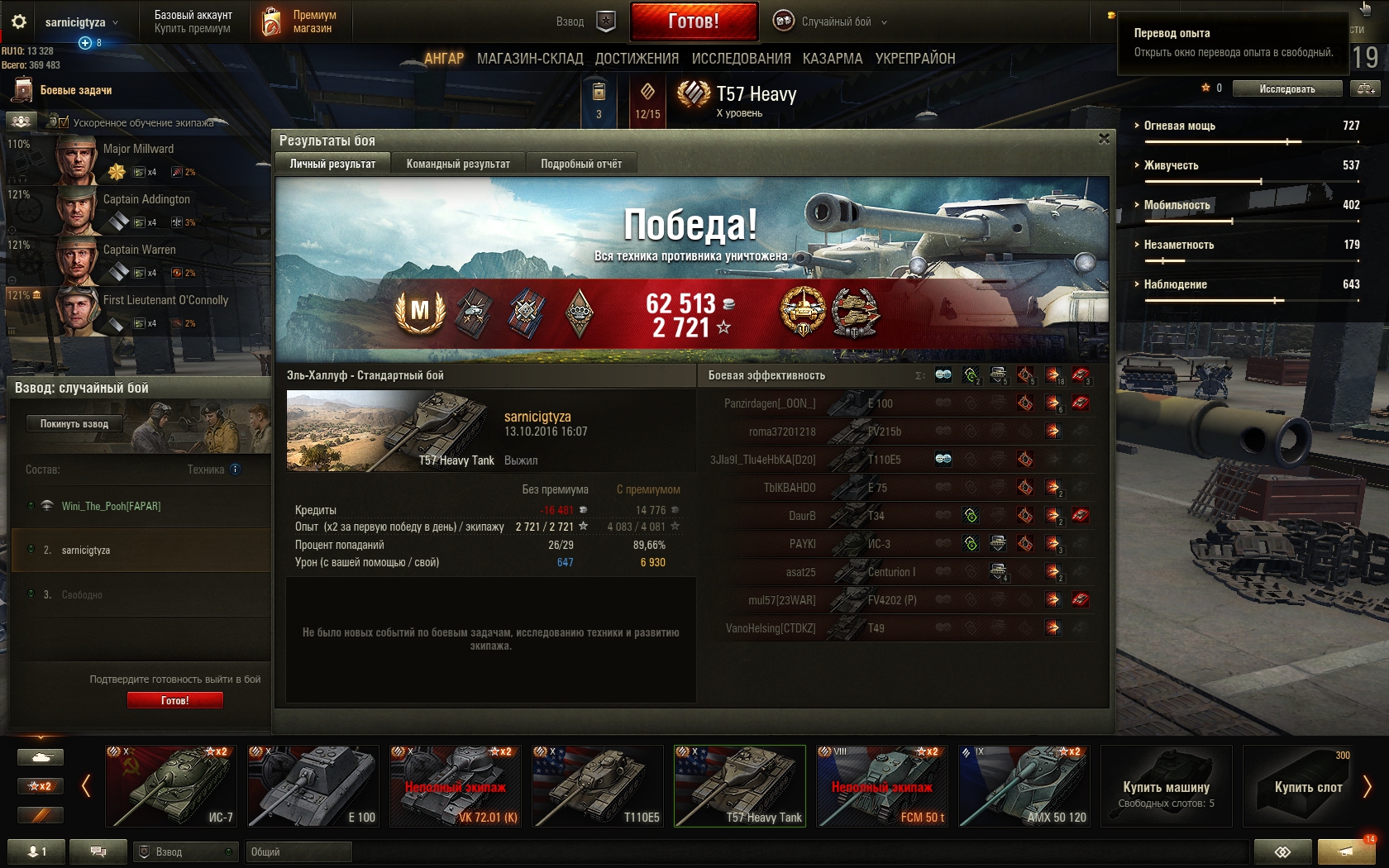The width and height of the screenshot is (1389, 868).
Task: Confirm platoon readiness with small Готов! button
Action: (174, 700)
